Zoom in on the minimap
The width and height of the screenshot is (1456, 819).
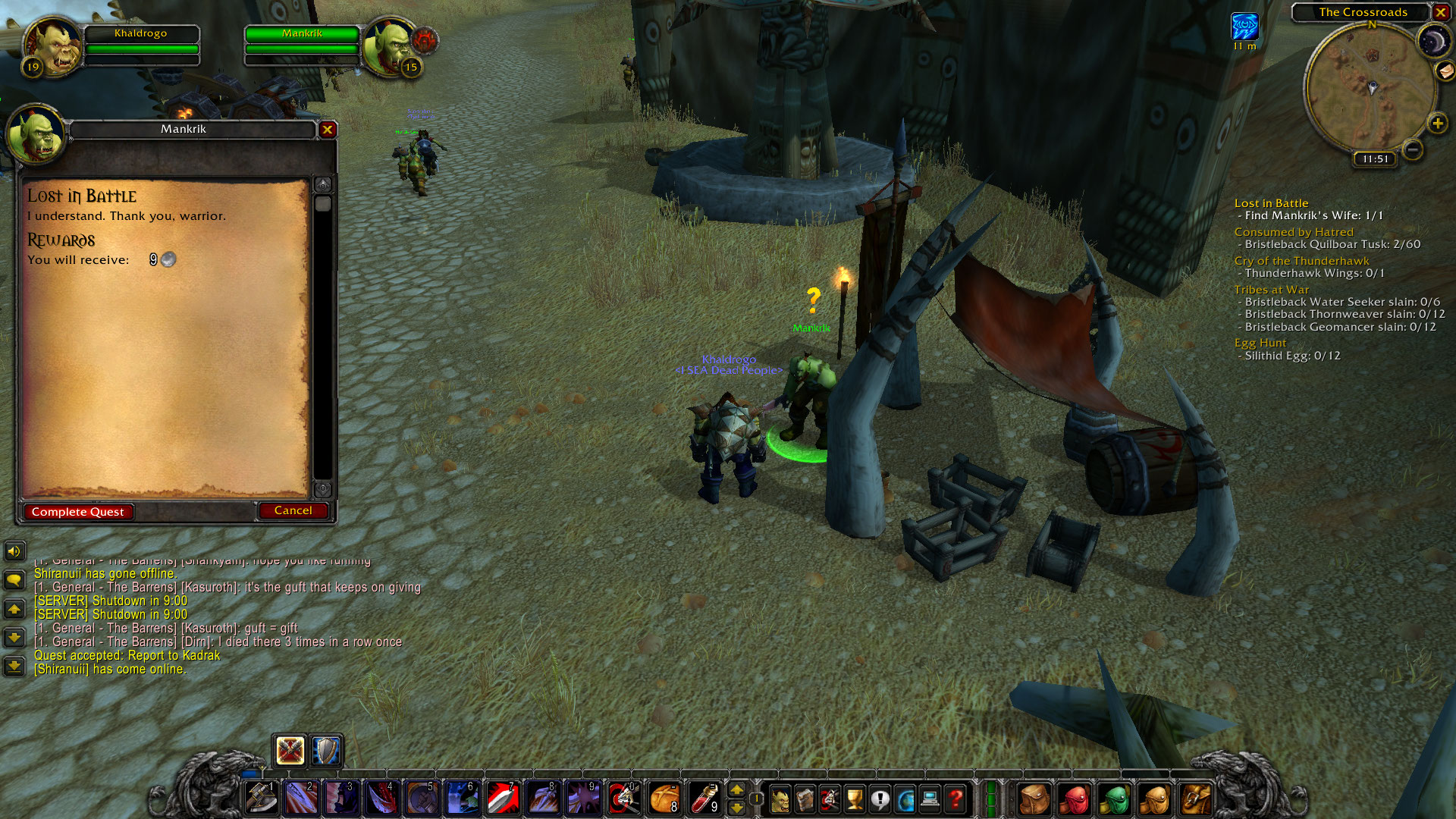point(1437,123)
